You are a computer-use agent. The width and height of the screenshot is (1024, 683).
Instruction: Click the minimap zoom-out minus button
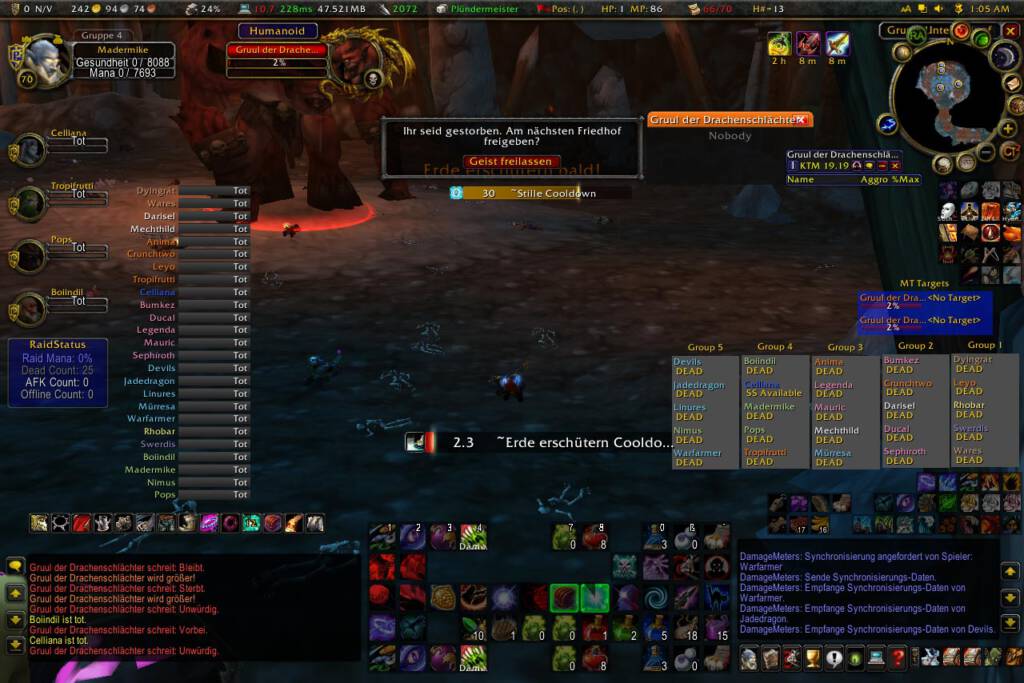[984, 153]
